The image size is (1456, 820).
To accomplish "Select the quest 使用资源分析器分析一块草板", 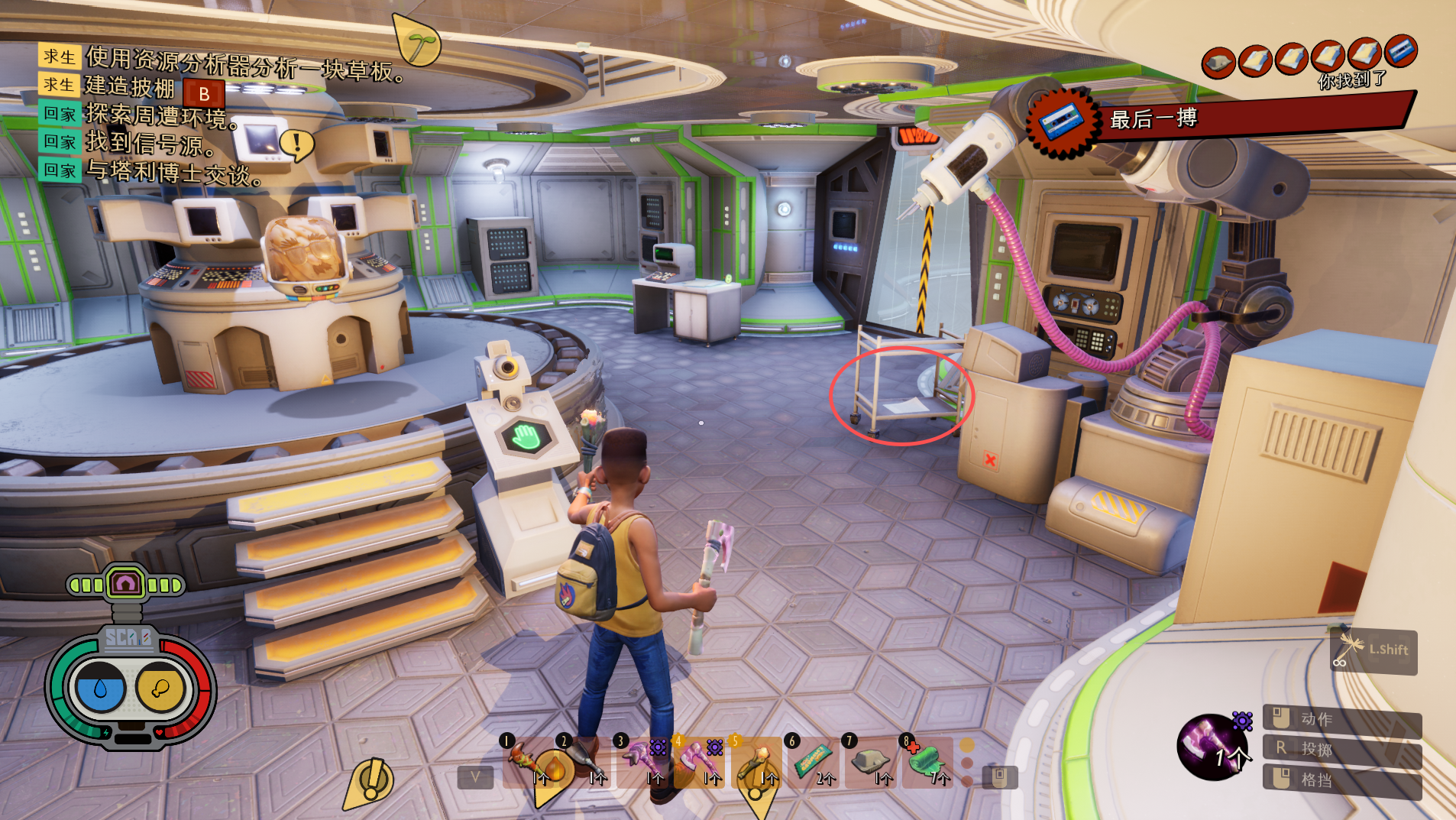I will click(x=244, y=64).
